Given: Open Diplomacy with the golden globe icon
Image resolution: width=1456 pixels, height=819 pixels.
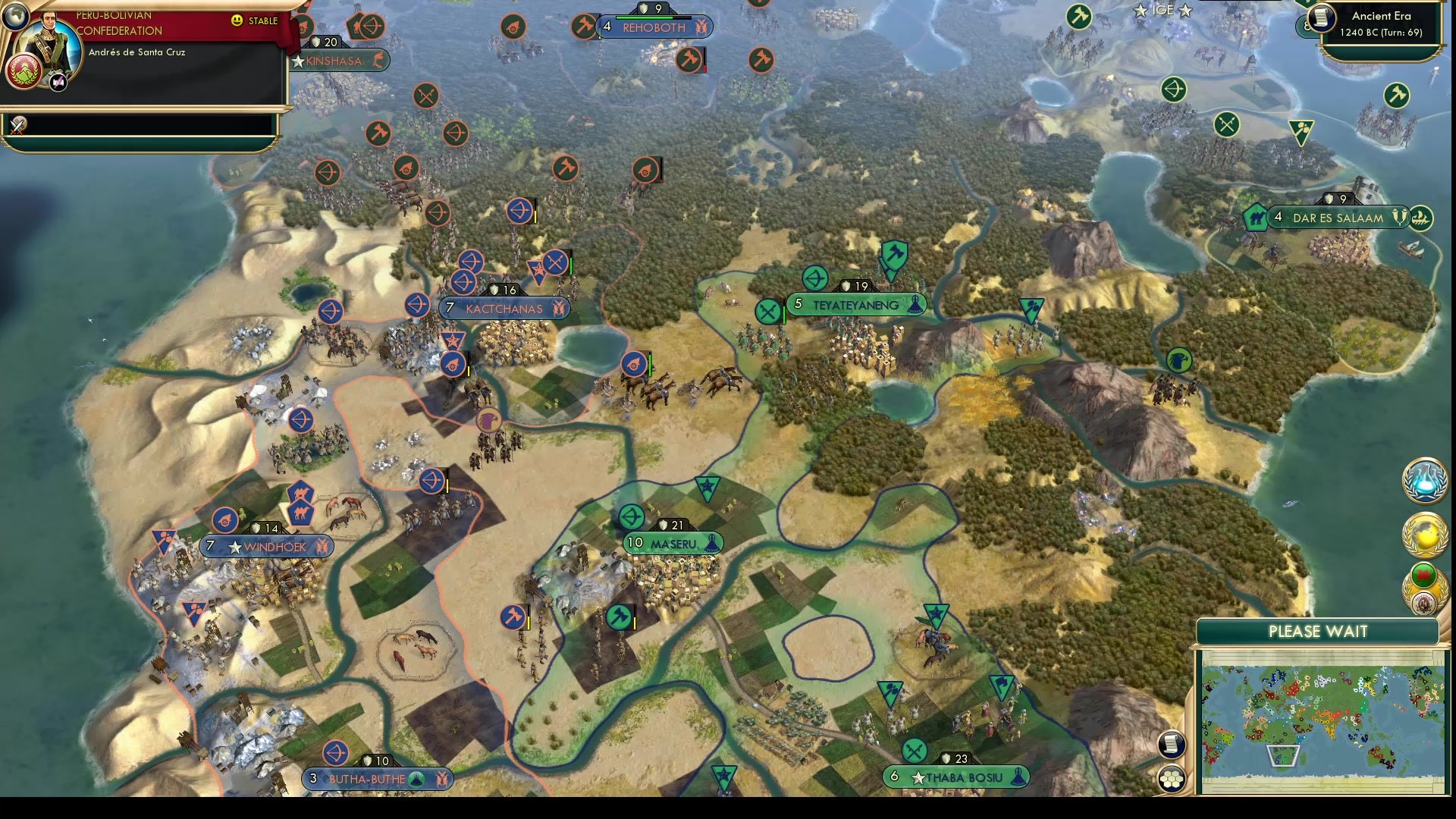Looking at the screenshot, I should [x=1424, y=535].
